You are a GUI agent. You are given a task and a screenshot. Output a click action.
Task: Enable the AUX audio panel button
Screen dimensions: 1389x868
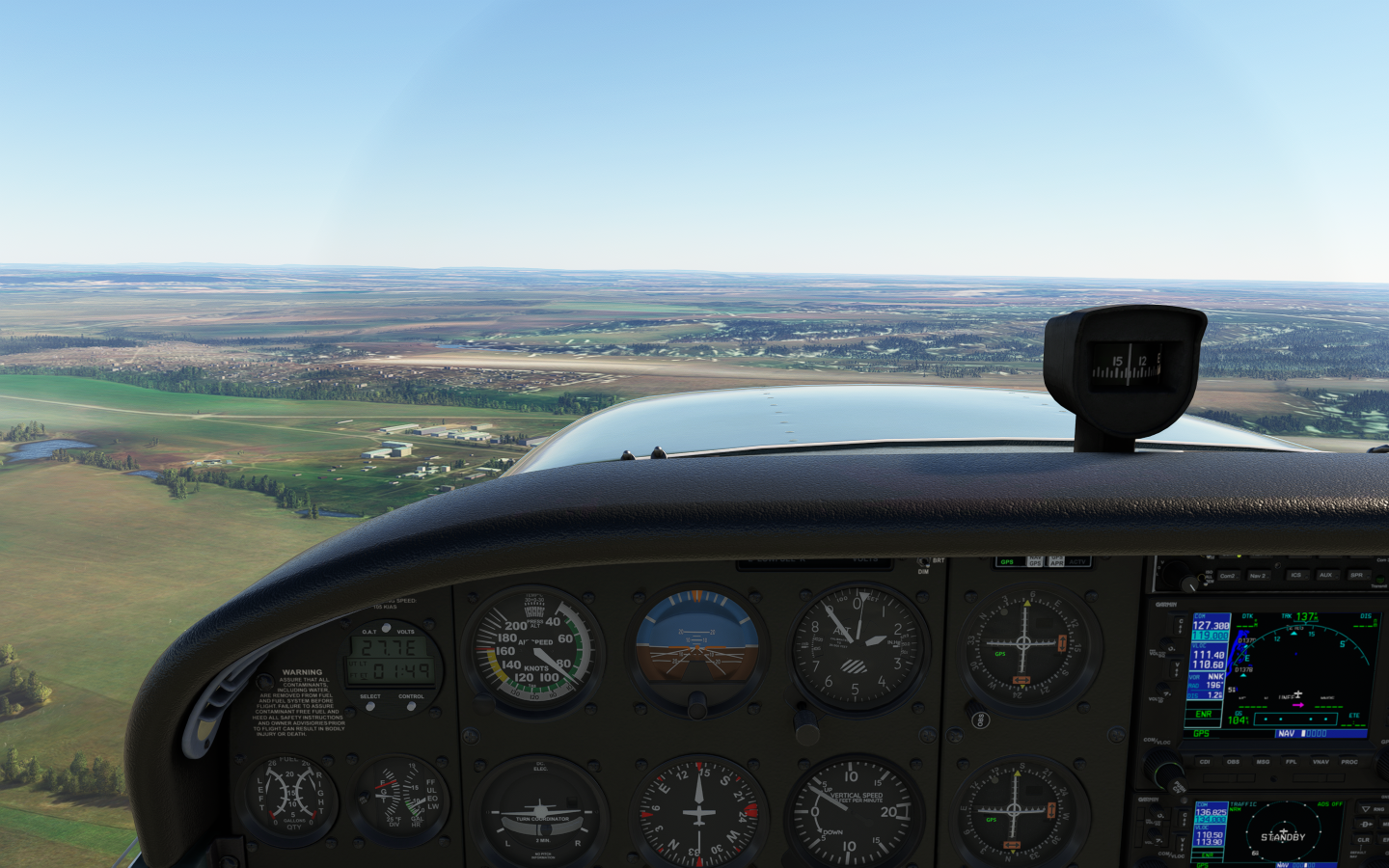1325,576
